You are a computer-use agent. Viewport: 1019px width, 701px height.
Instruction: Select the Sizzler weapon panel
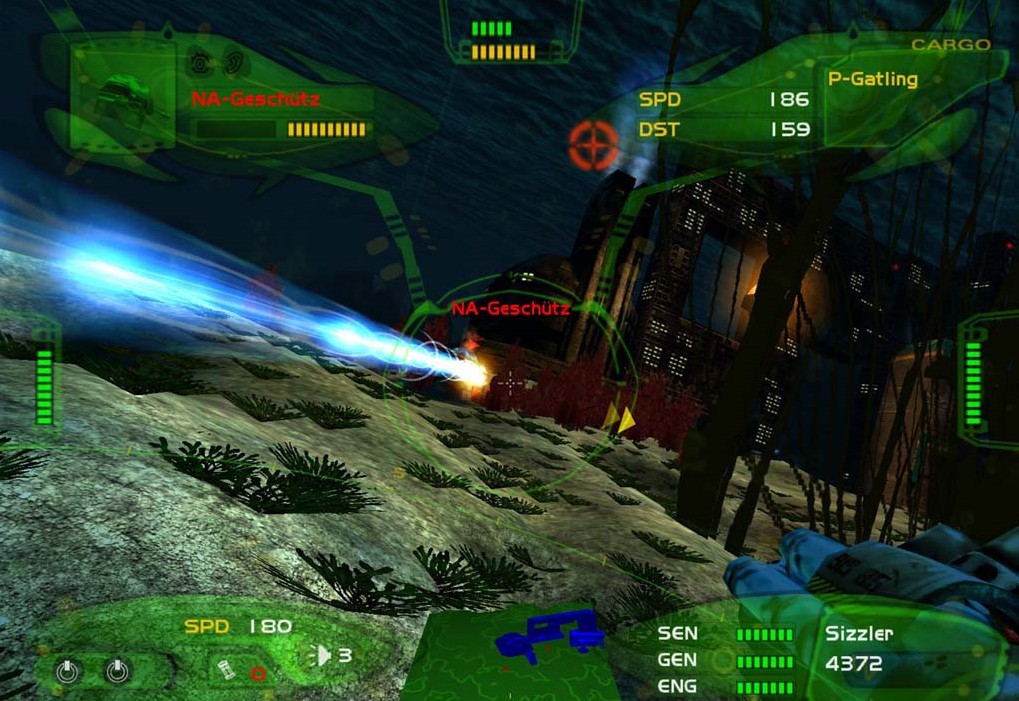click(x=860, y=633)
